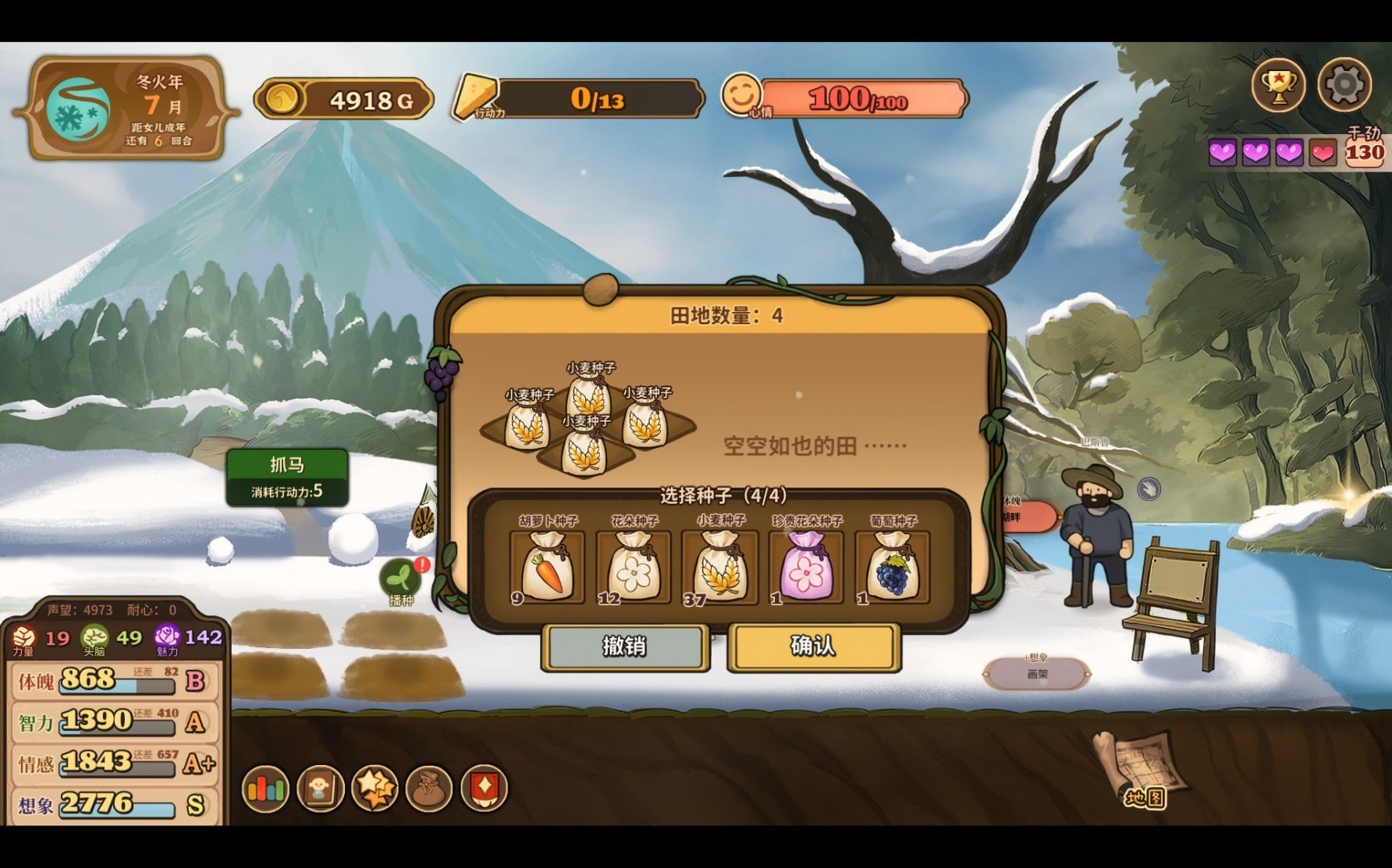The height and width of the screenshot is (868, 1392).
Task: Open the orange stars icon
Action: 375,788
